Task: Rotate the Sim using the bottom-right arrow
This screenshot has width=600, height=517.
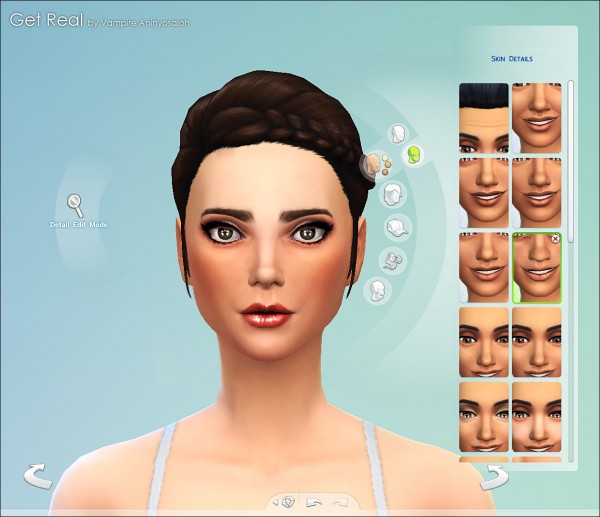Action: coord(492,477)
